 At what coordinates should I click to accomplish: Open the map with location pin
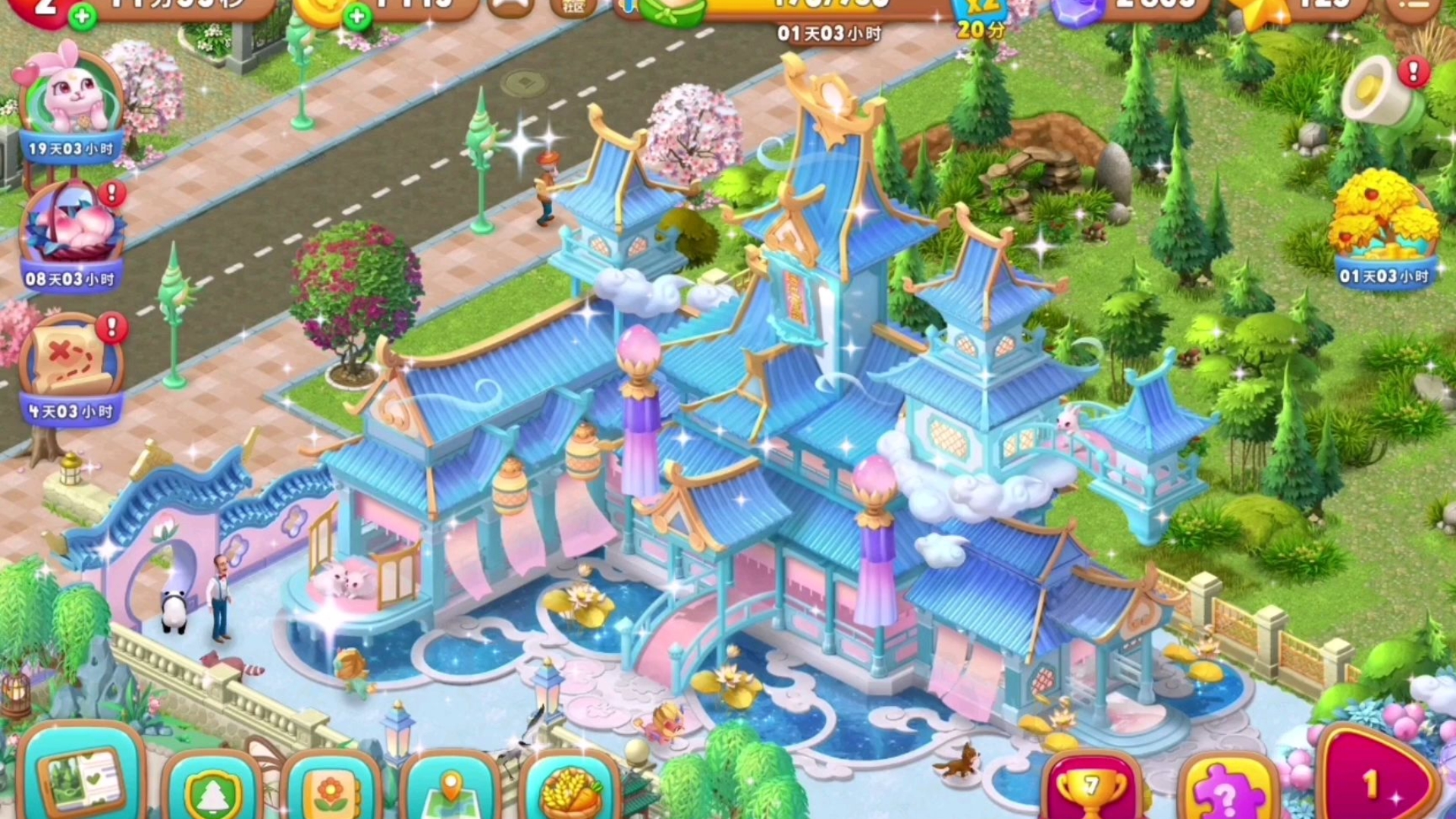tap(450, 789)
